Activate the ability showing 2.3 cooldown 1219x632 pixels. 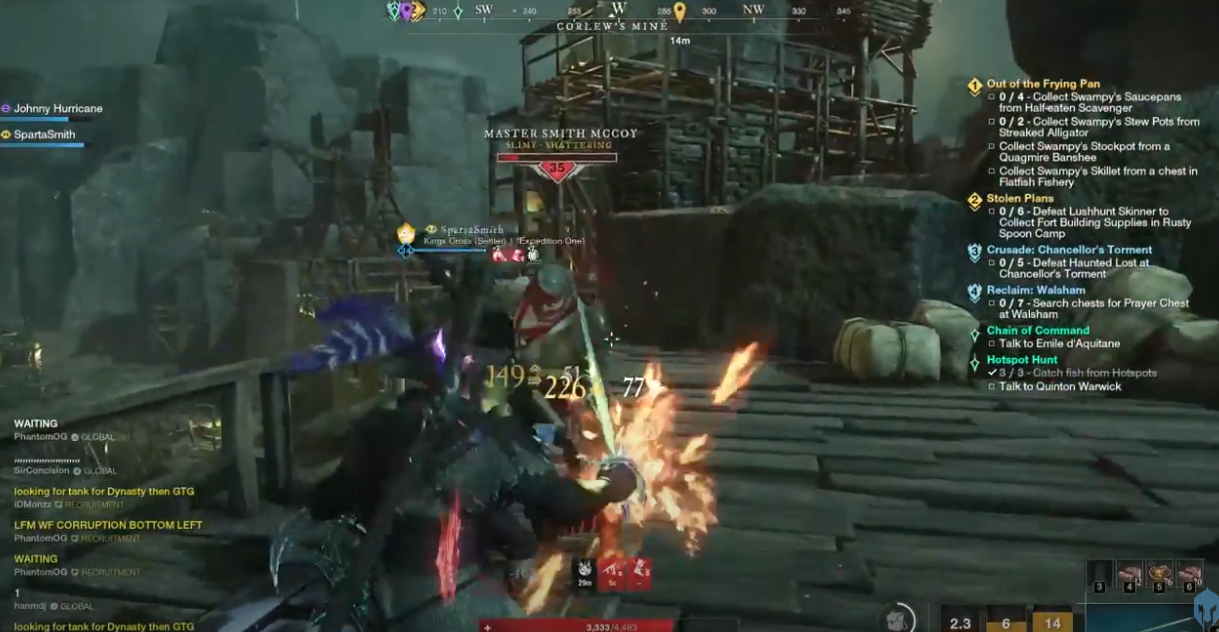click(960, 620)
